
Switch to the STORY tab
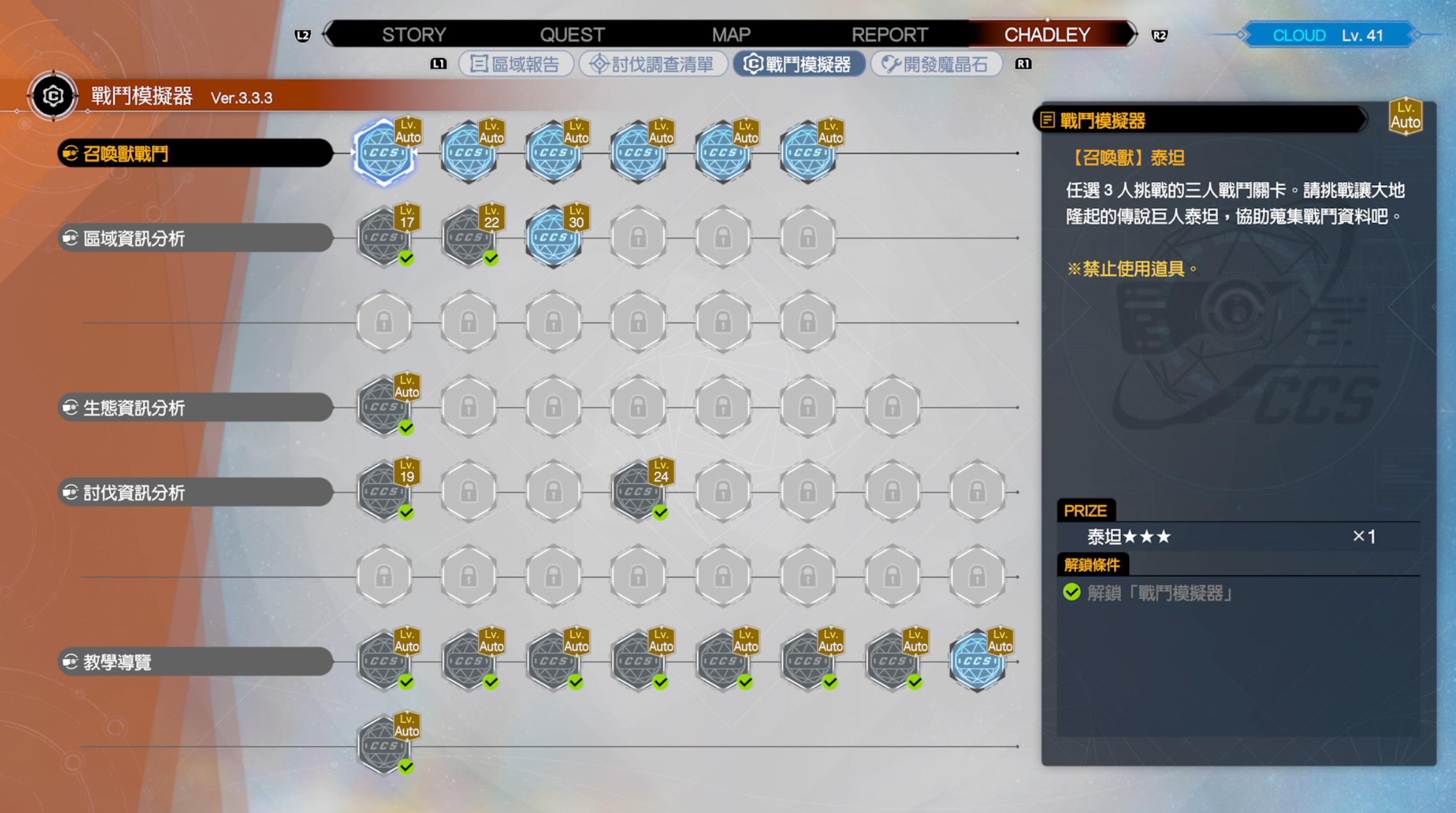point(414,34)
